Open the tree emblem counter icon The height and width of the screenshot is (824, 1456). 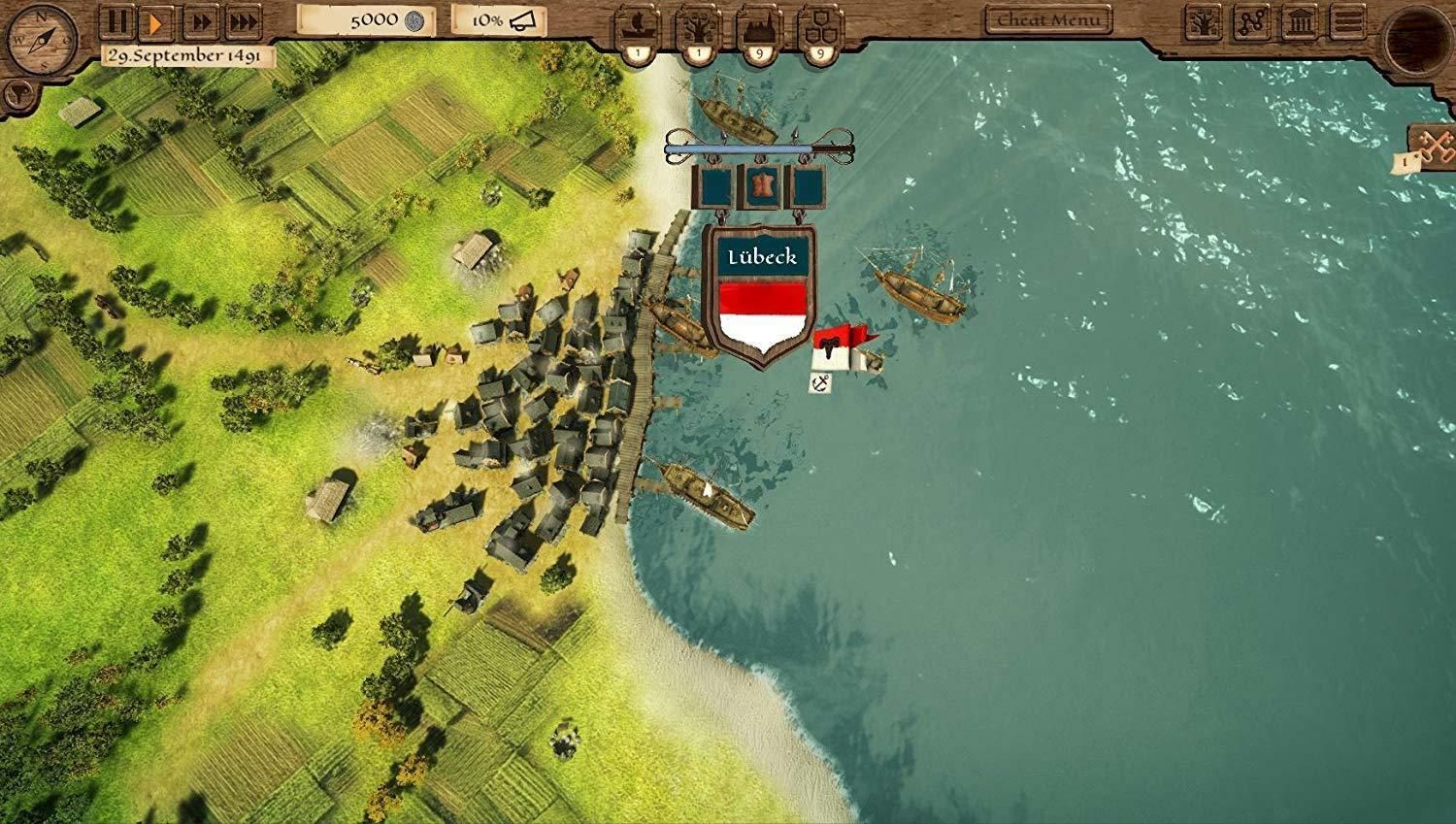pyautogui.click(x=698, y=26)
